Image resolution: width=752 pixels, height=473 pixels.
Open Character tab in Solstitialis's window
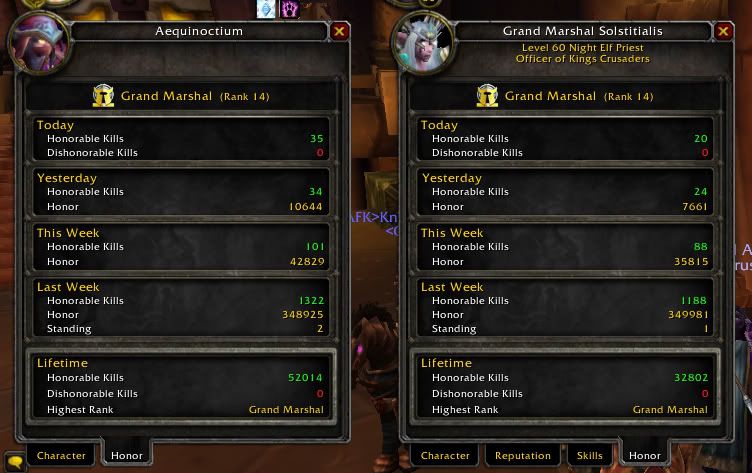pyautogui.click(x=445, y=455)
